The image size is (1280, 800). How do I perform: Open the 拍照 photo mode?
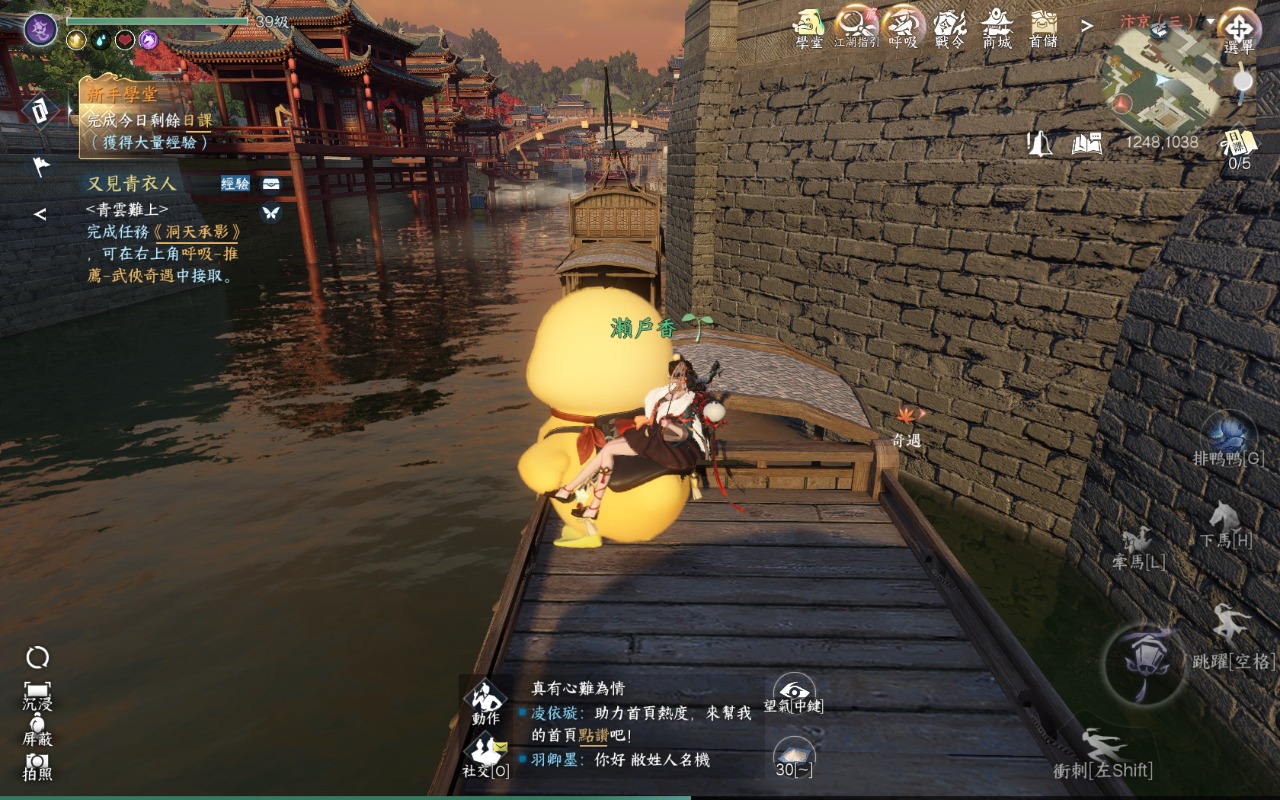tap(38, 763)
